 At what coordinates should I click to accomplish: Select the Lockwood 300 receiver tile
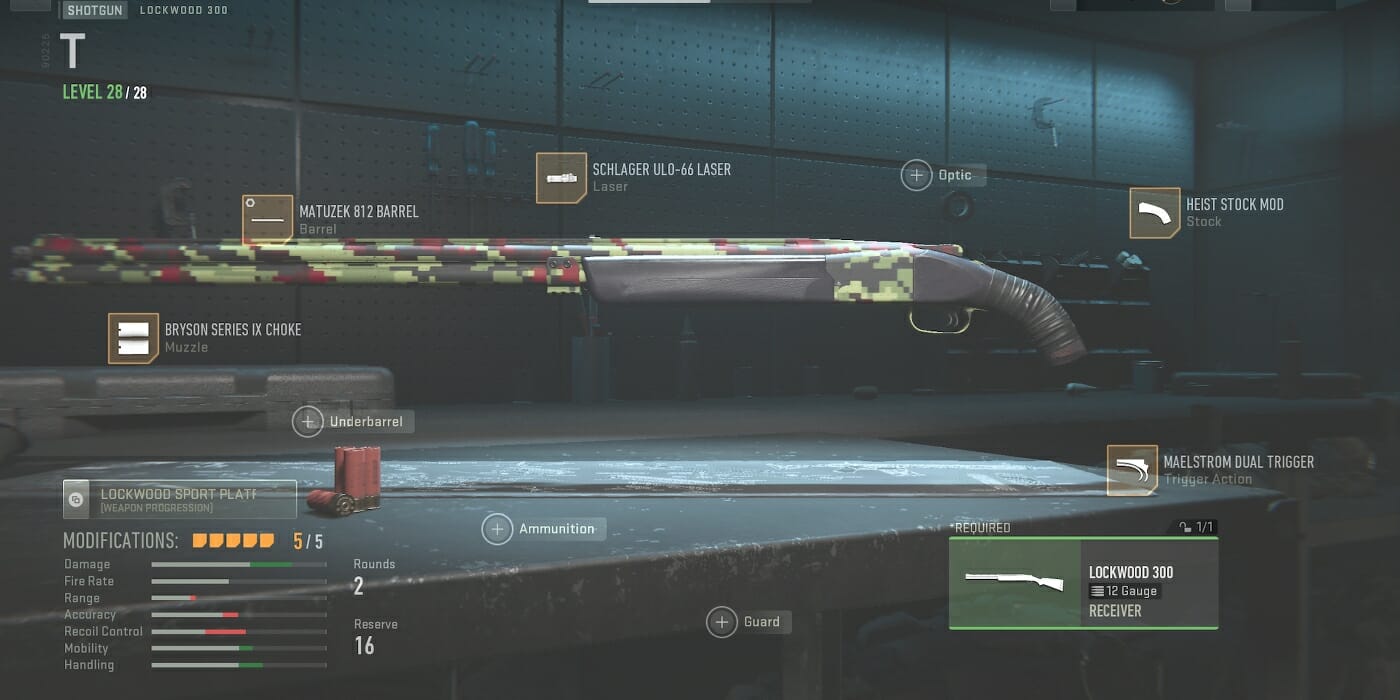1083,583
